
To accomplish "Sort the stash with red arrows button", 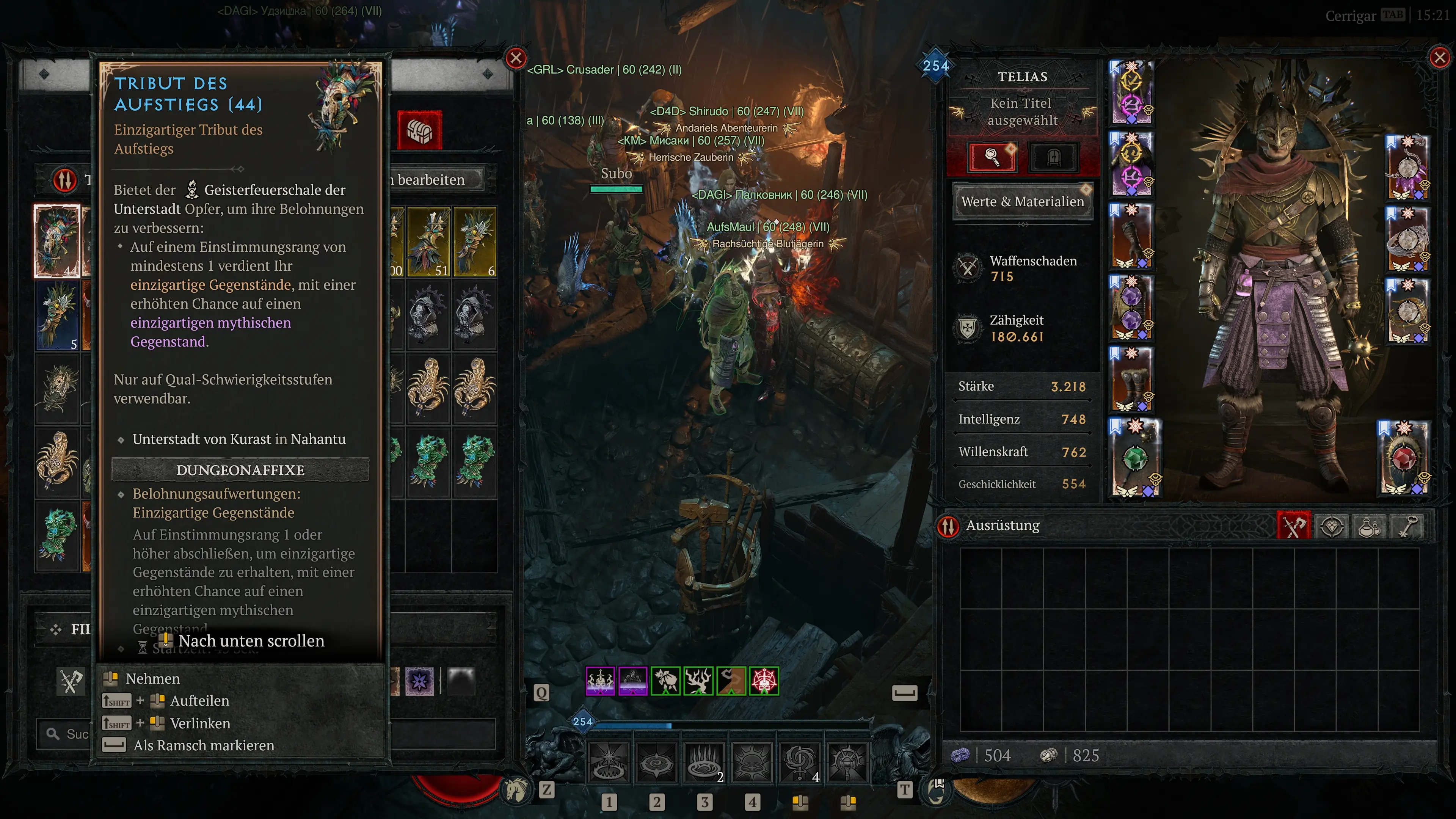I will (65, 180).
